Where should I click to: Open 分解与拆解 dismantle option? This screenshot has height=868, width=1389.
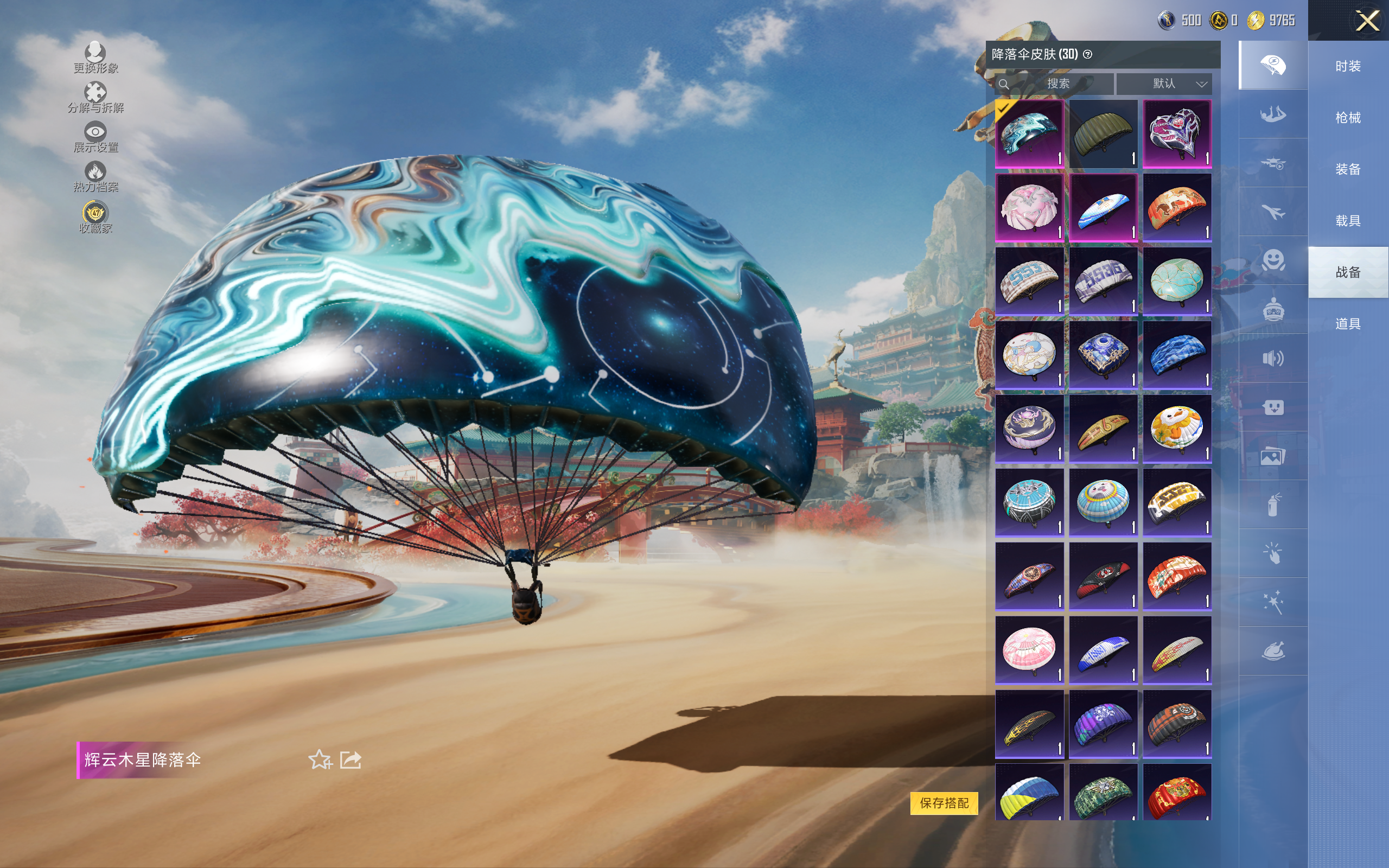click(x=95, y=97)
